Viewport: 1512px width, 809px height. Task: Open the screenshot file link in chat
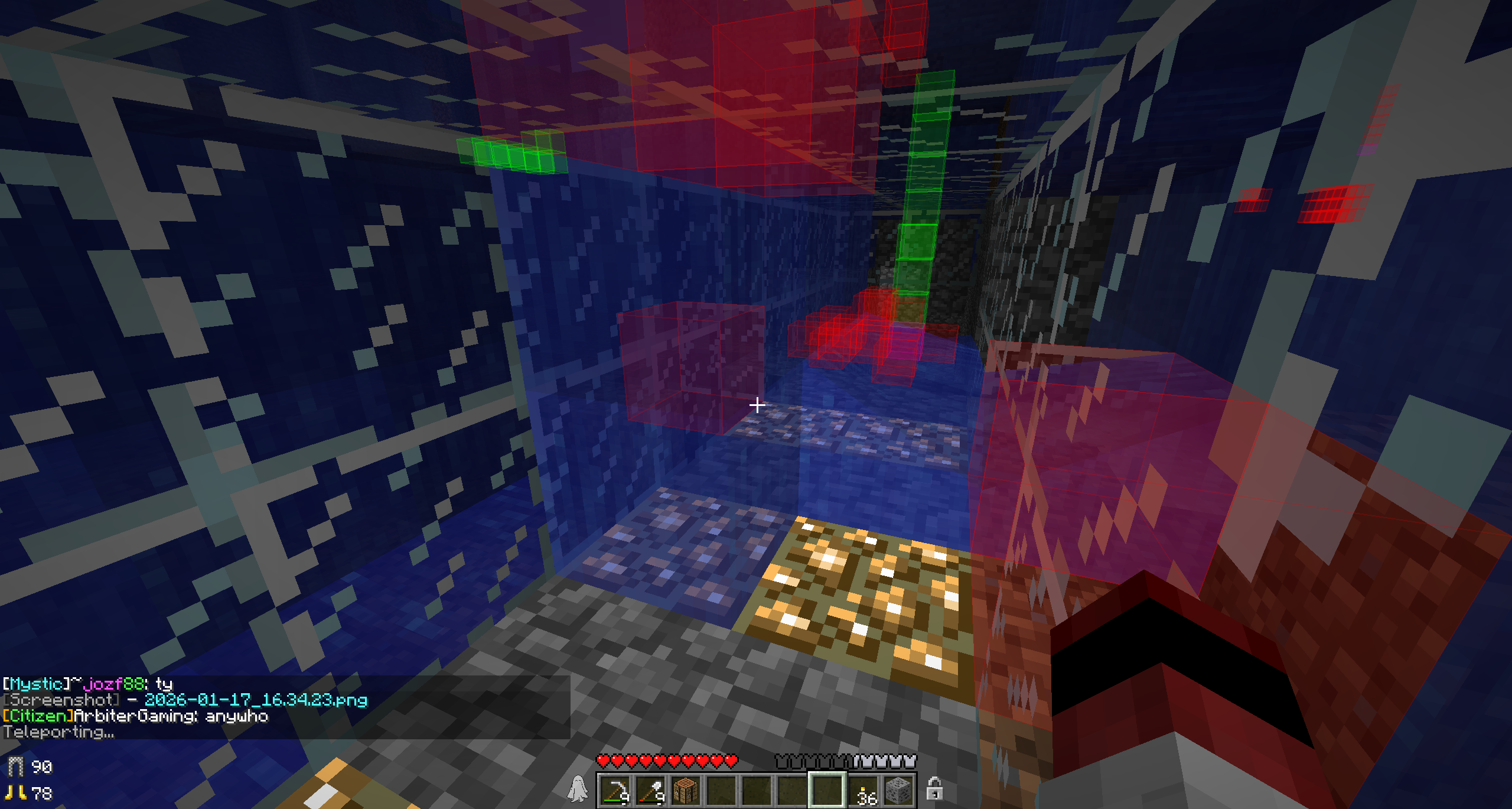[256, 700]
